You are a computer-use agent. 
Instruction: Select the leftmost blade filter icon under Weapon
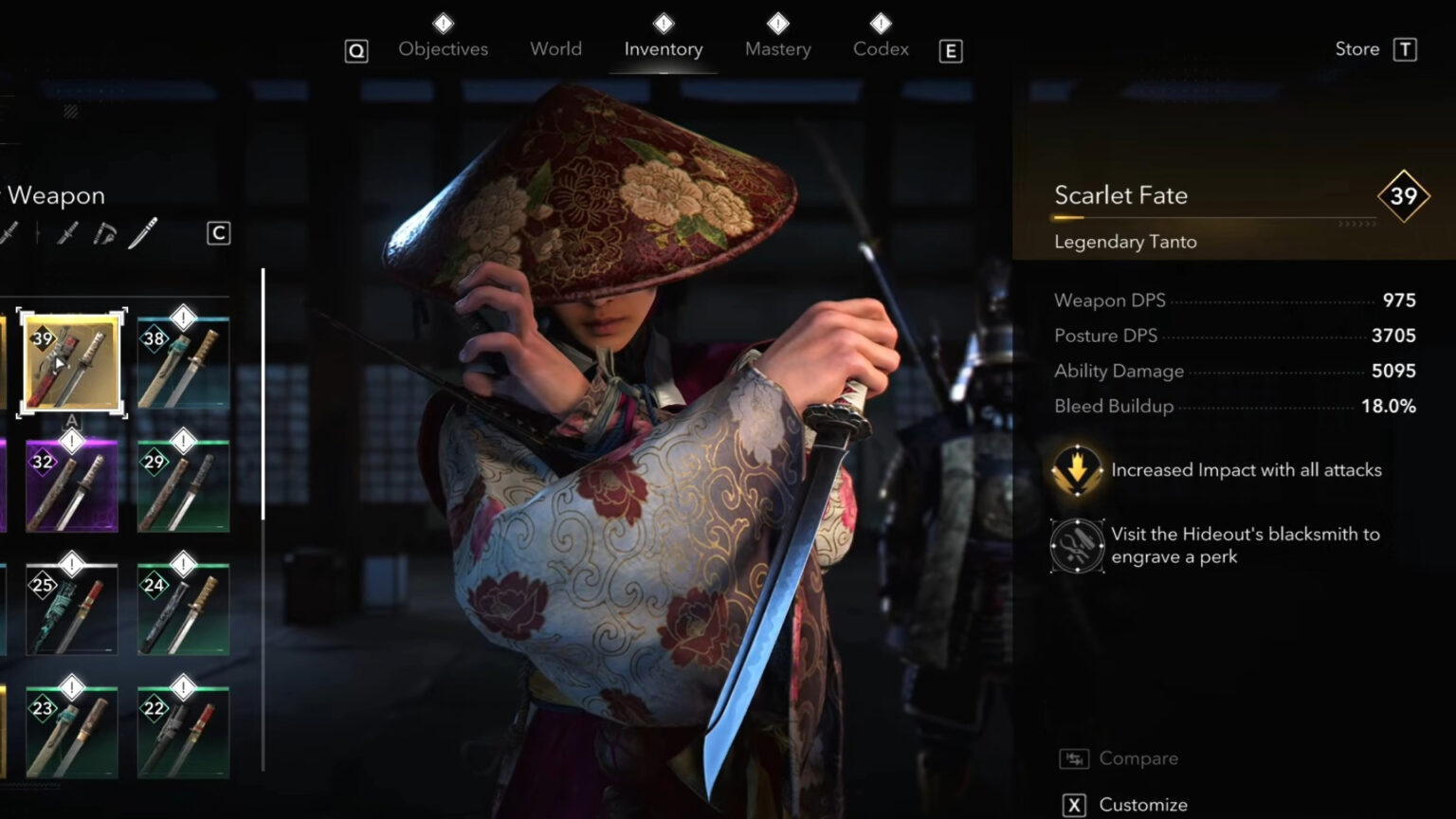click(8, 233)
